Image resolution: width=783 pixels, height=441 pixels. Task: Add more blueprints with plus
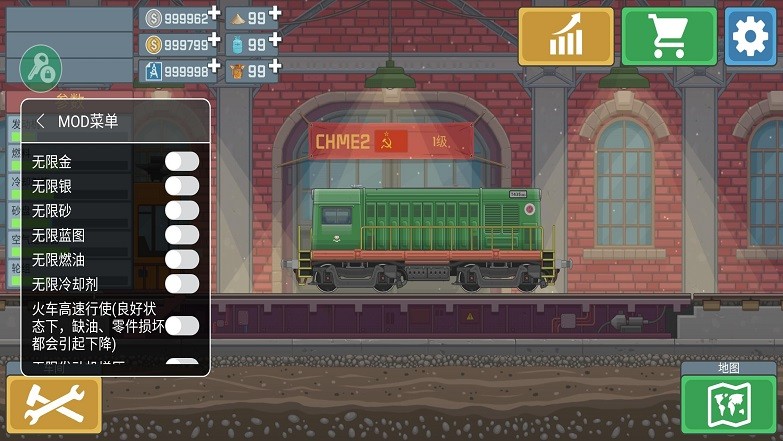(215, 67)
